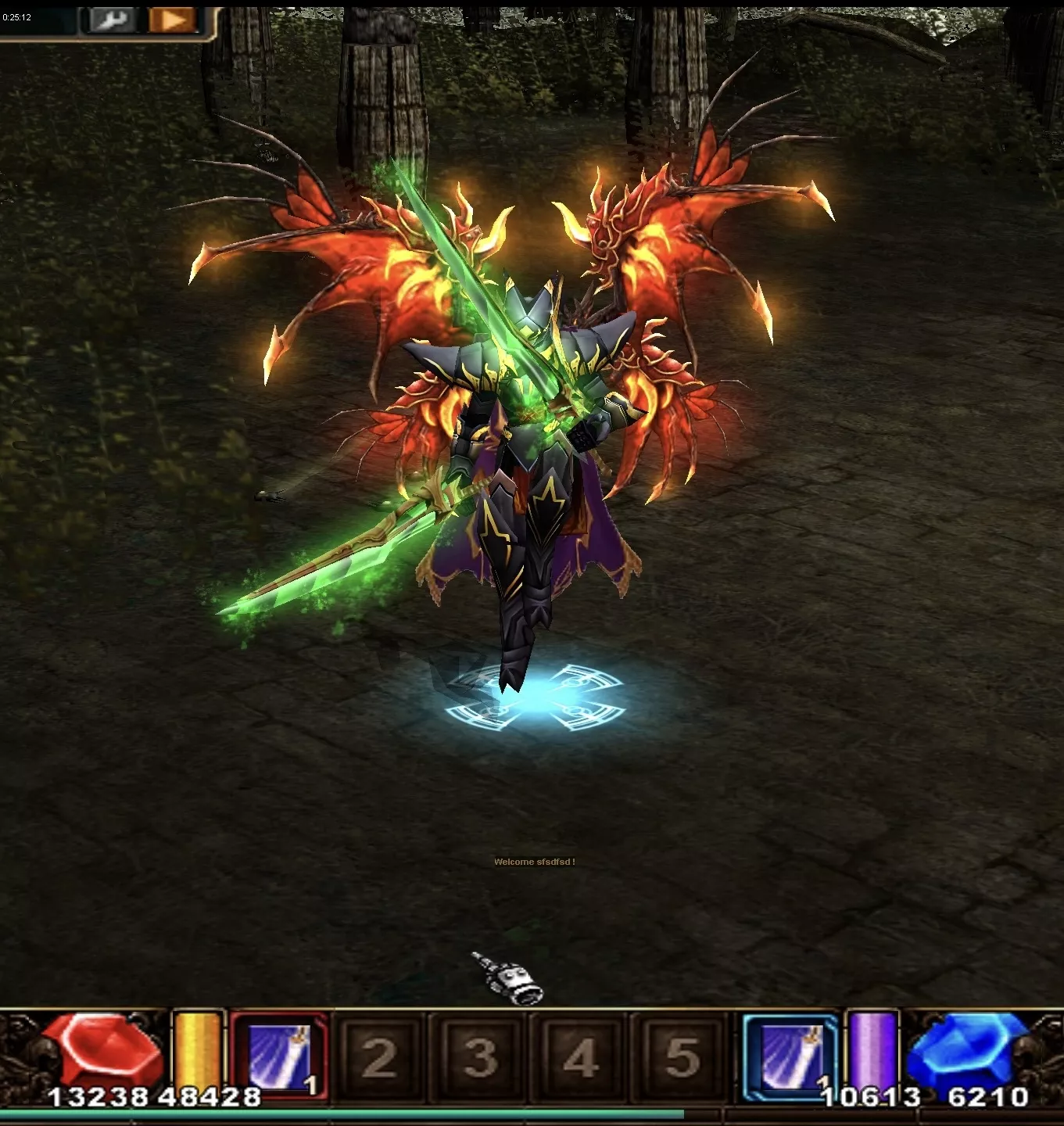The width and height of the screenshot is (1064, 1126).
Task: Select hotbar slot number 3
Action: point(480,1057)
